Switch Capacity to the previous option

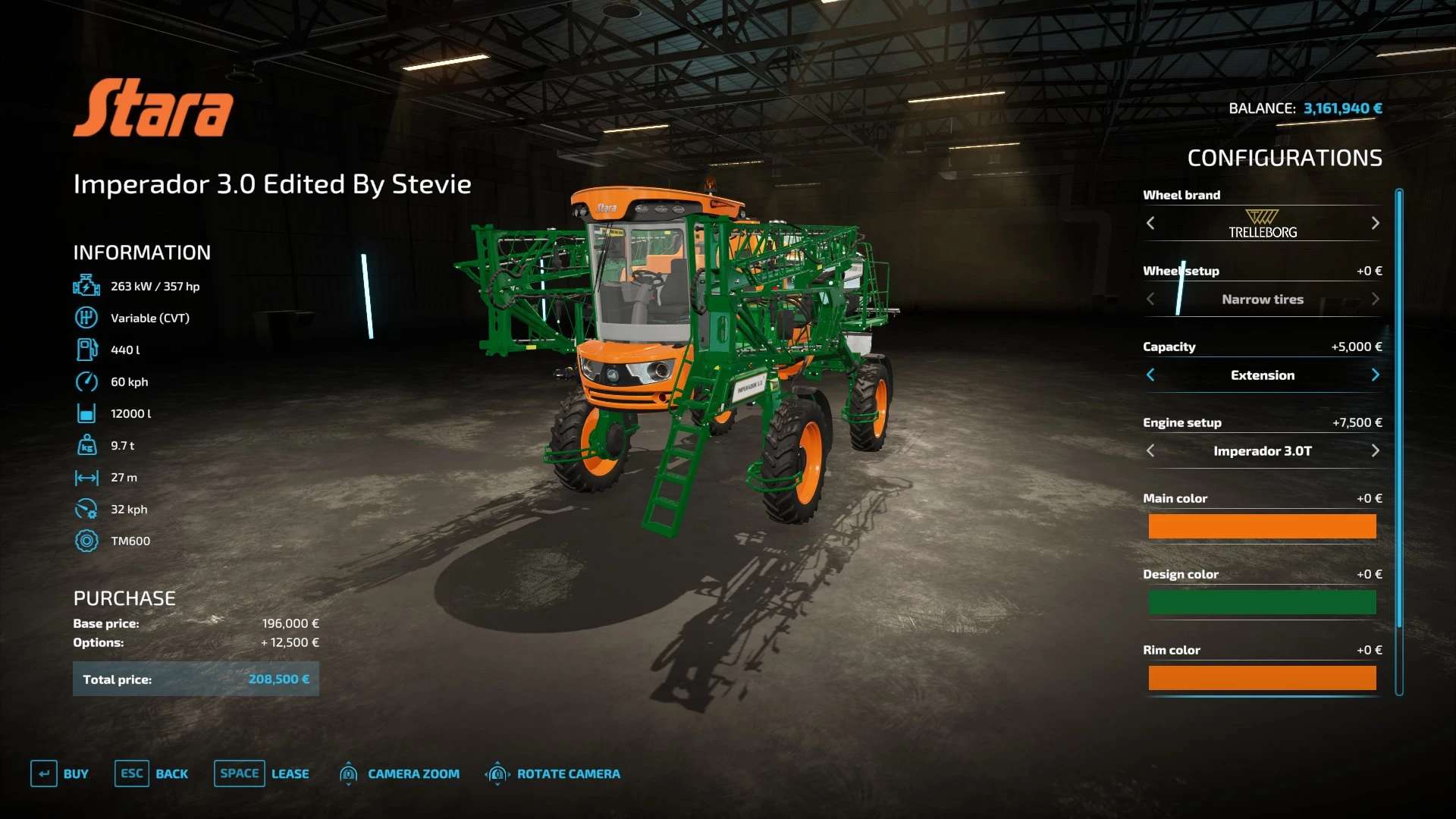coord(1150,375)
